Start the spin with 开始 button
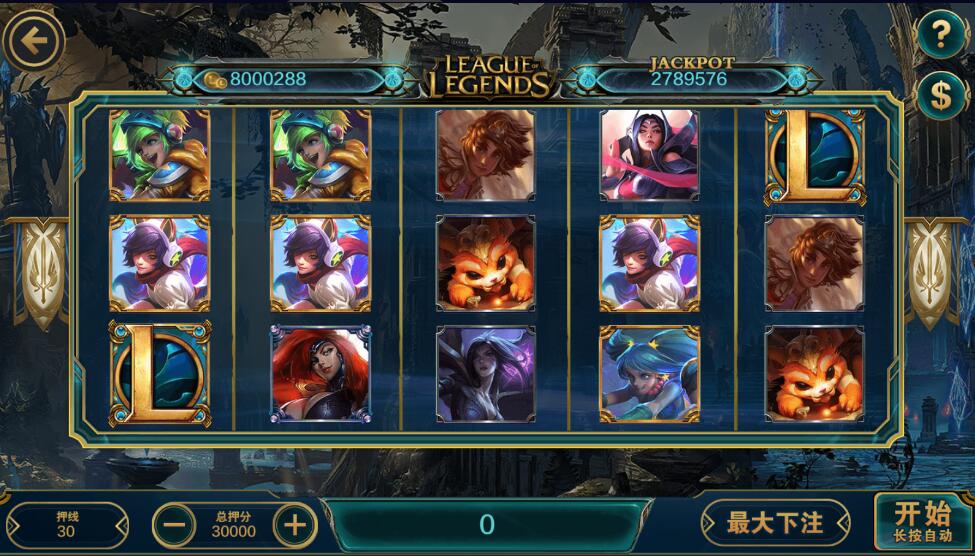Viewport: 975px width, 556px height. pyautogui.click(x=922, y=522)
